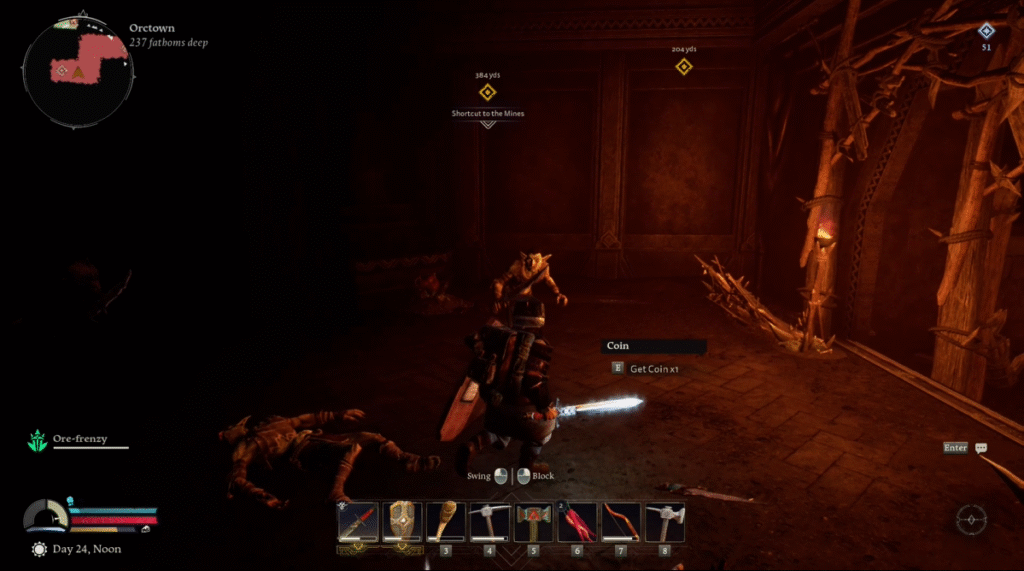Select the red item stack in slot 6

pyautogui.click(x=577, y=521)
